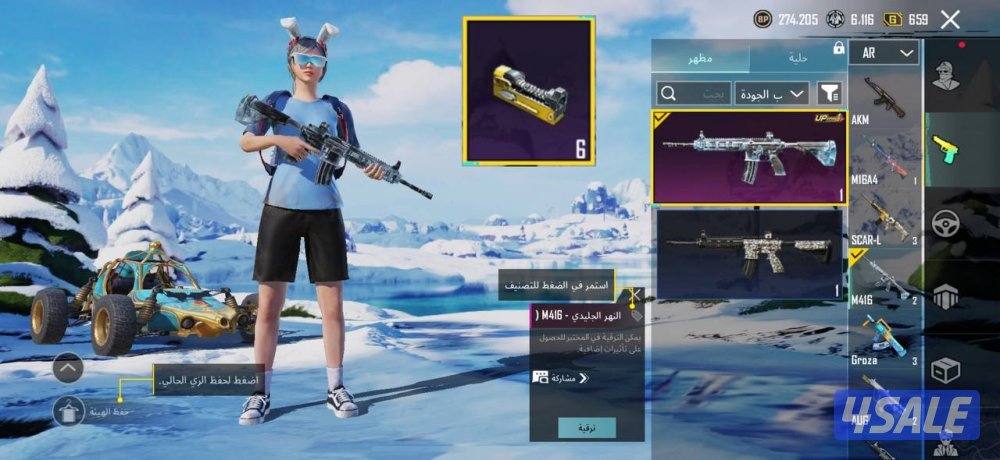Open the quality sort dropdown
1000x460 pixels.
coord(772,93)
